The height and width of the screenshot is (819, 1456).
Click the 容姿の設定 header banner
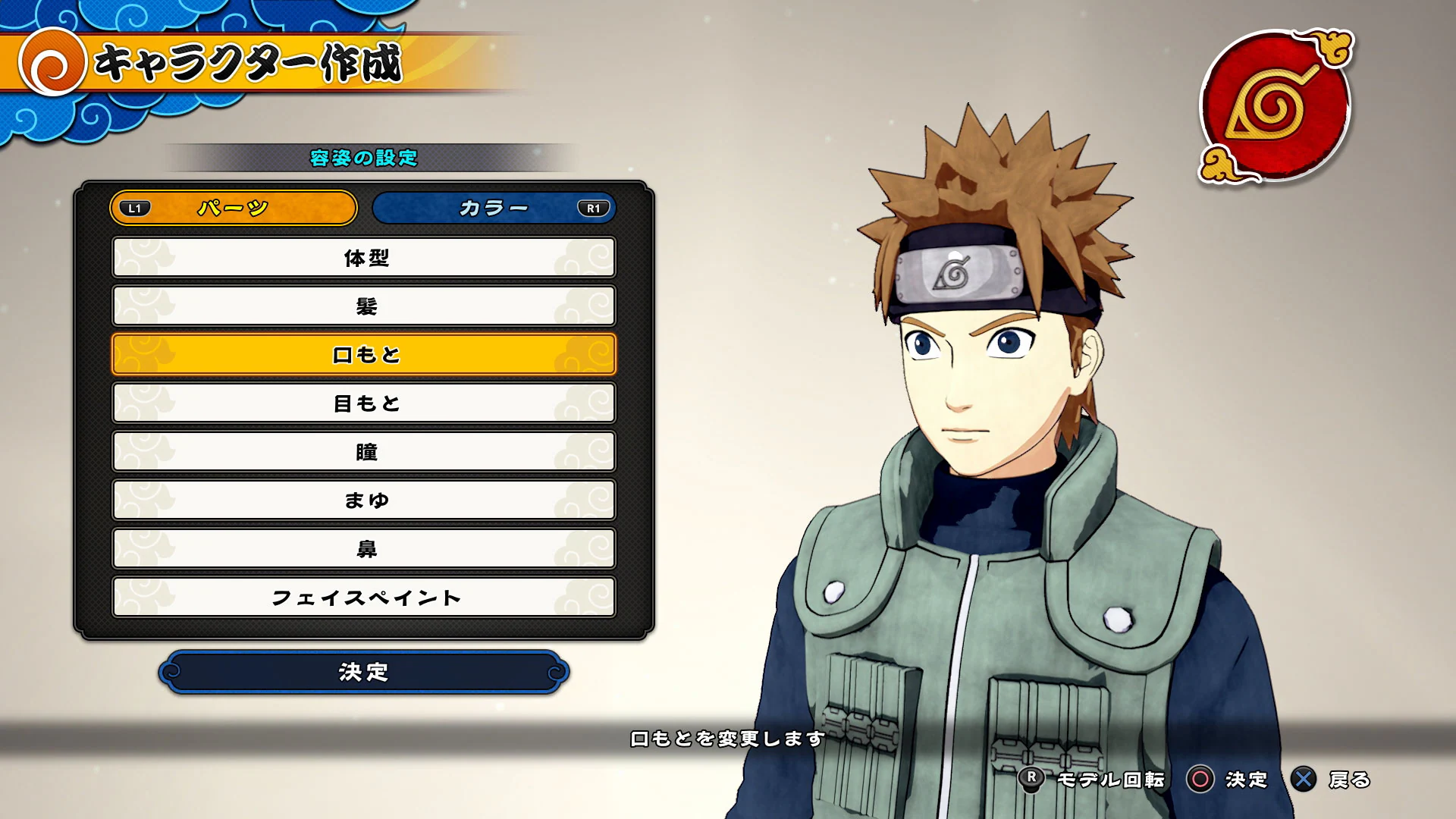pos(366,158)
